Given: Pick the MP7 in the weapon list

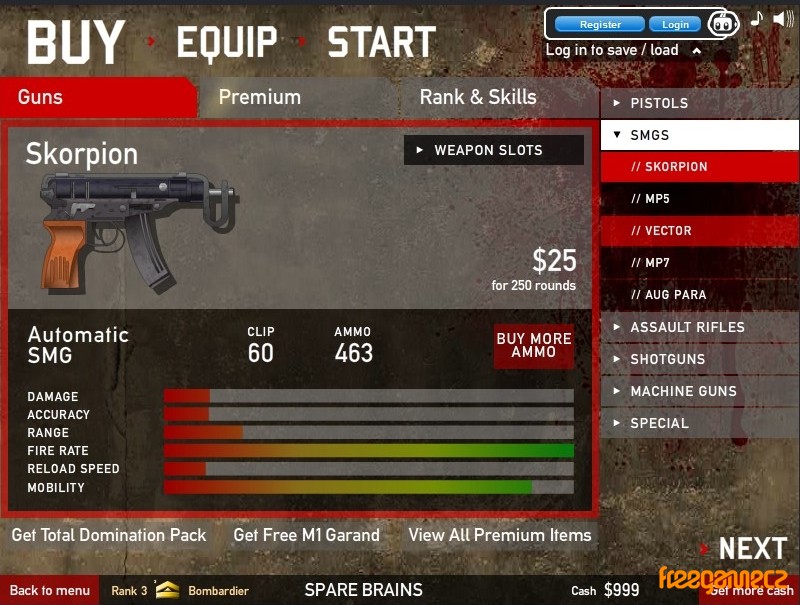Looking at the screenshot, I should [x=699, y=263].
